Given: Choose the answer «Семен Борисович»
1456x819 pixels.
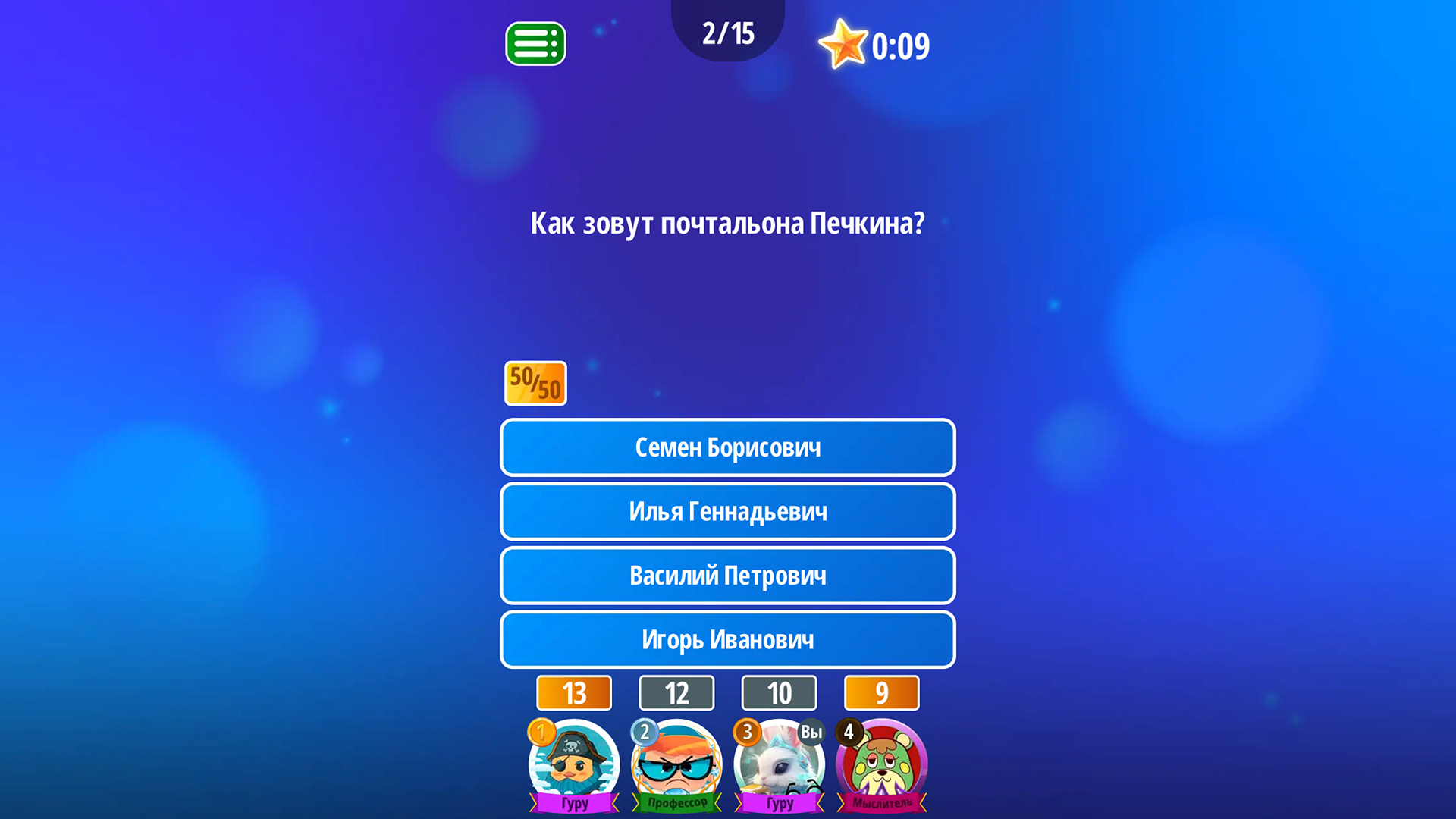Looking at the screenshot, I should coord(727,447).
